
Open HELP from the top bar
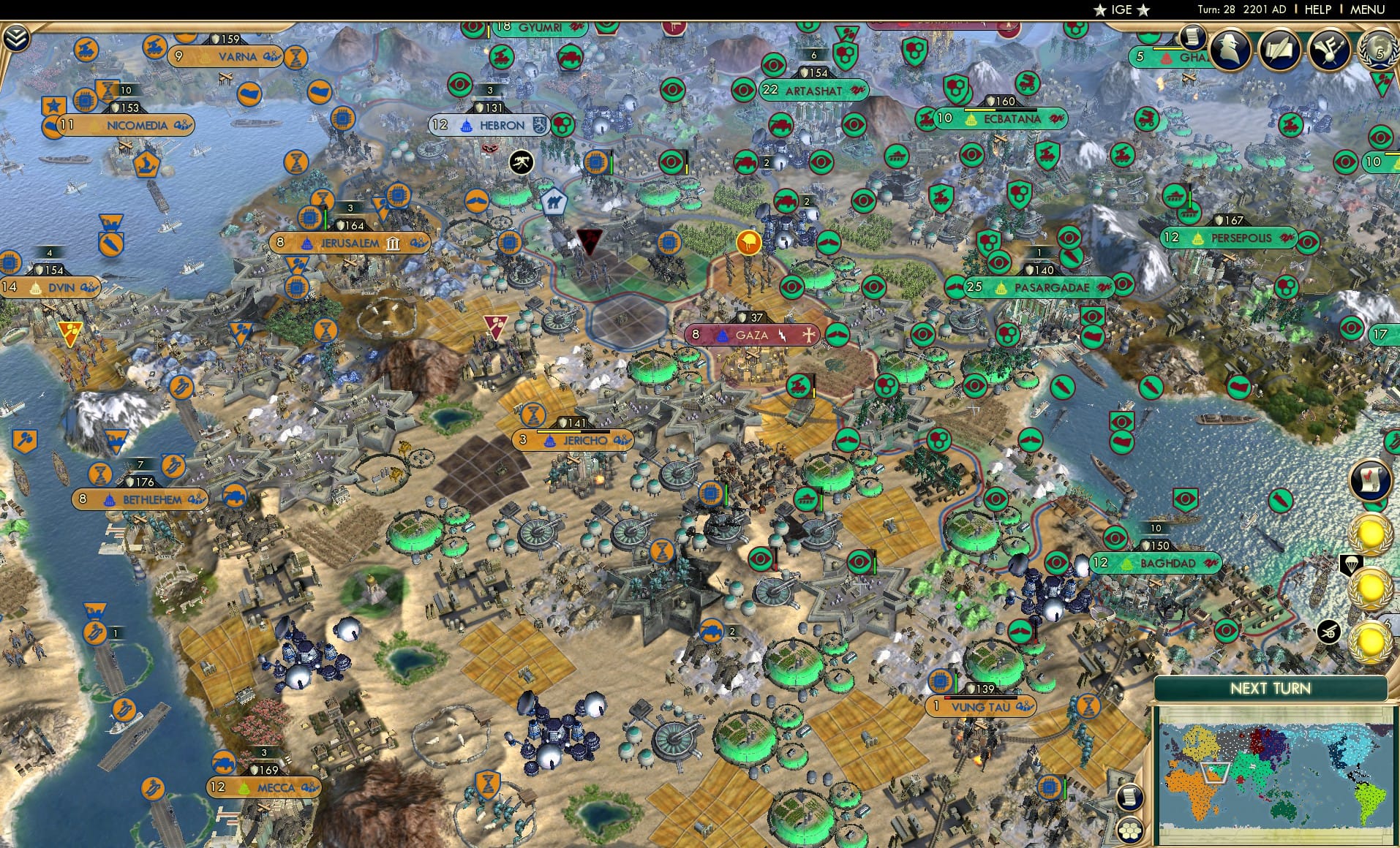pos(1317,10)
